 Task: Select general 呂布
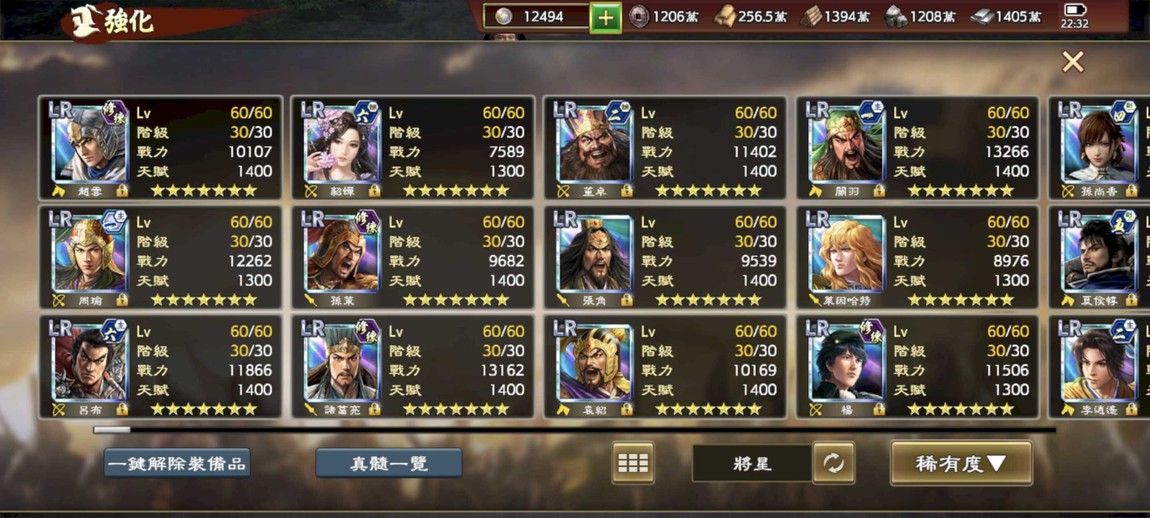point(160,366)
